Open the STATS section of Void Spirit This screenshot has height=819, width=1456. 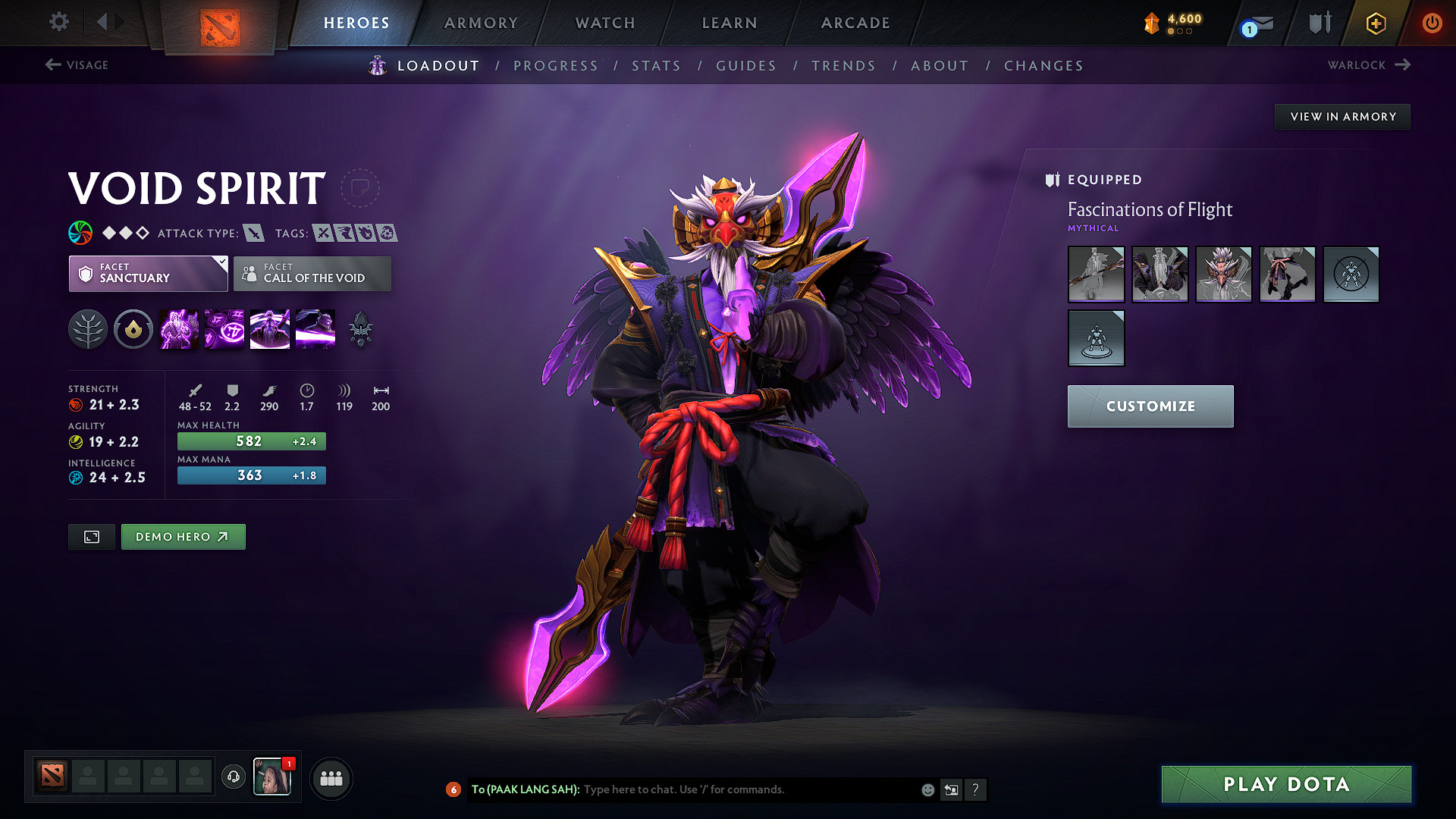click(657, 66)
